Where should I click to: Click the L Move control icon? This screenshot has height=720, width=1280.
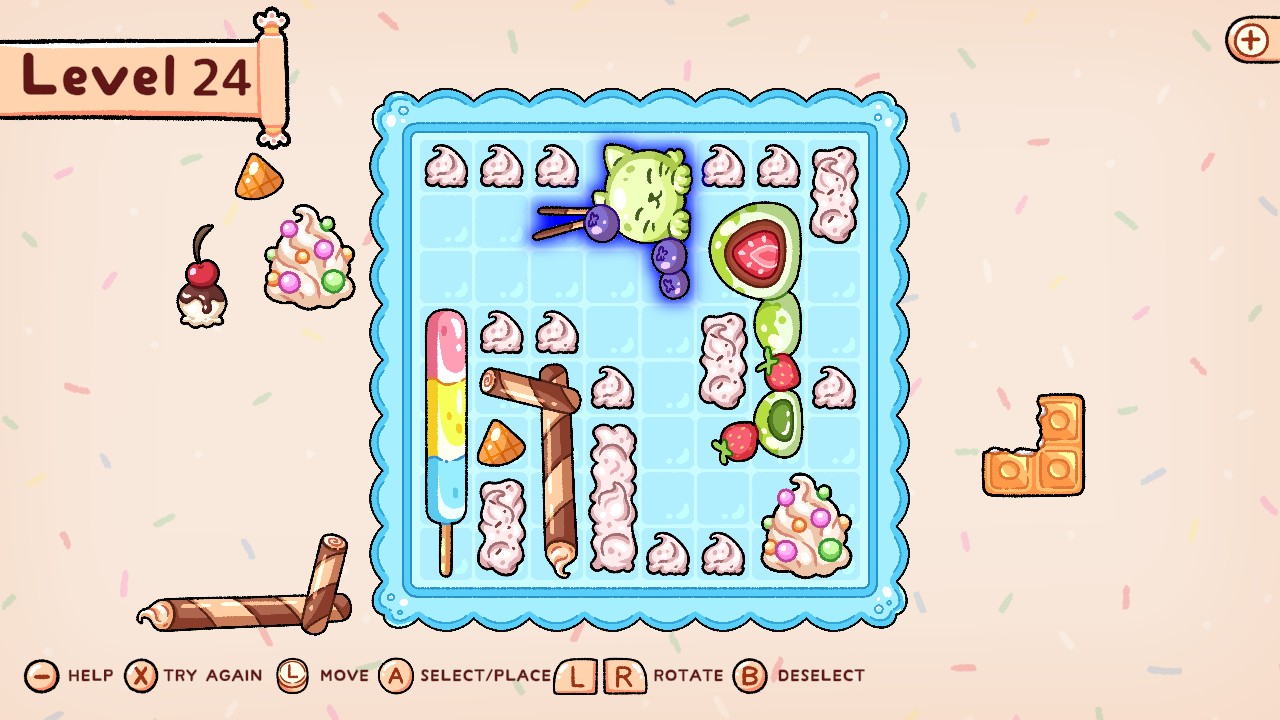click(x=295, y=674)
